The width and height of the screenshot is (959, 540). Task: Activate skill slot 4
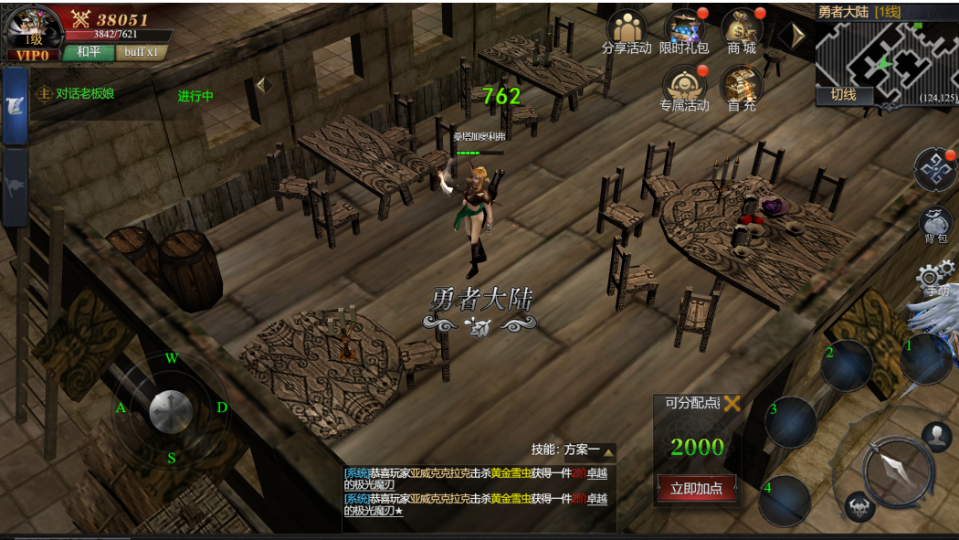coord(784,500)
